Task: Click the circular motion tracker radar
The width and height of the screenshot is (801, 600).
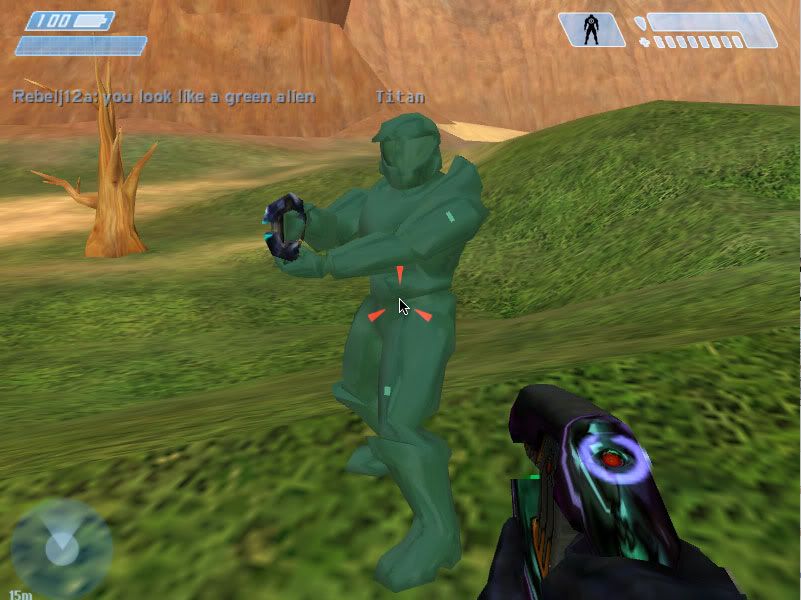Action: 62,547
